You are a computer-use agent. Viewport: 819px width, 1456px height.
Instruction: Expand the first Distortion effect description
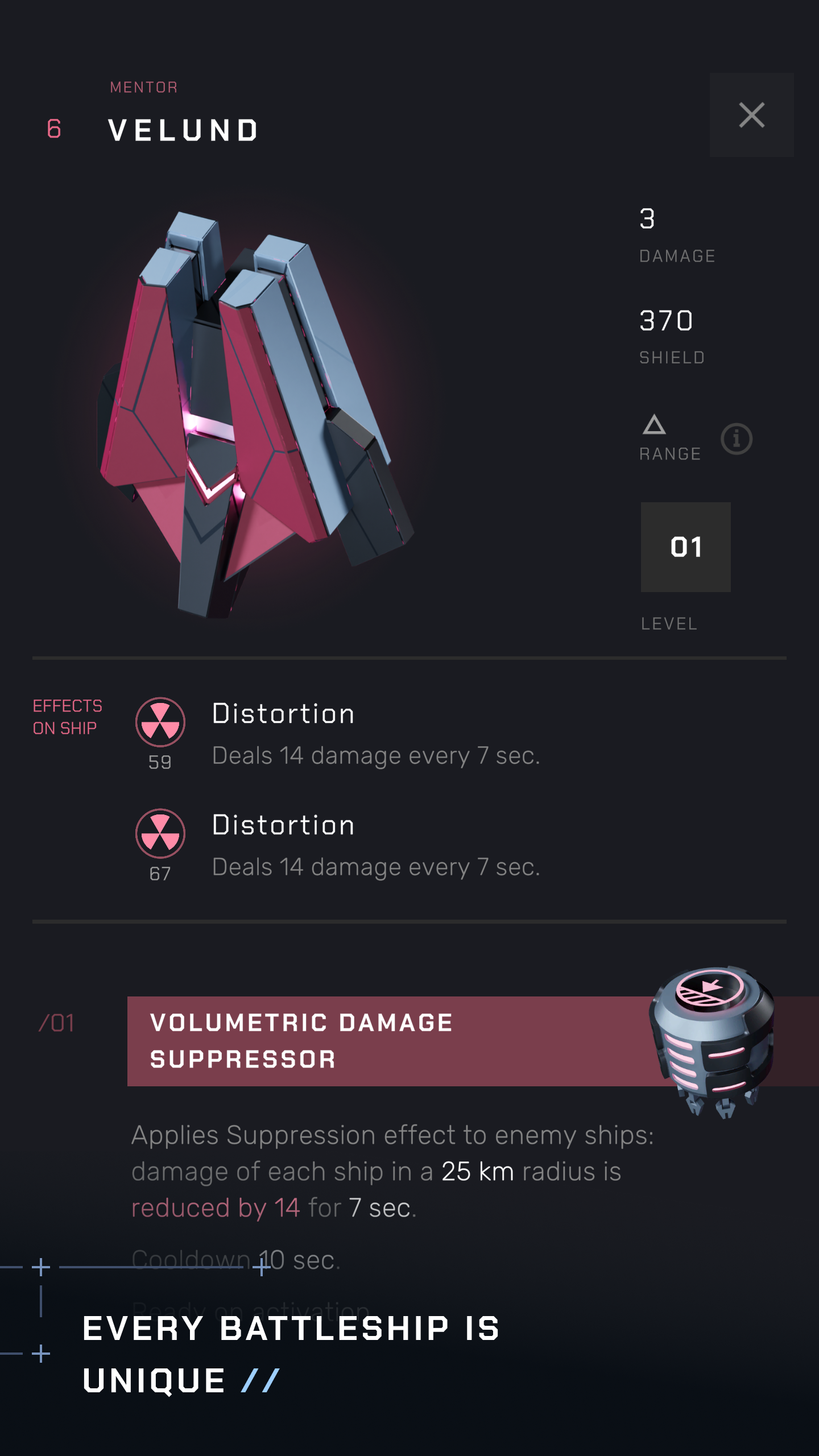[375, 755]
